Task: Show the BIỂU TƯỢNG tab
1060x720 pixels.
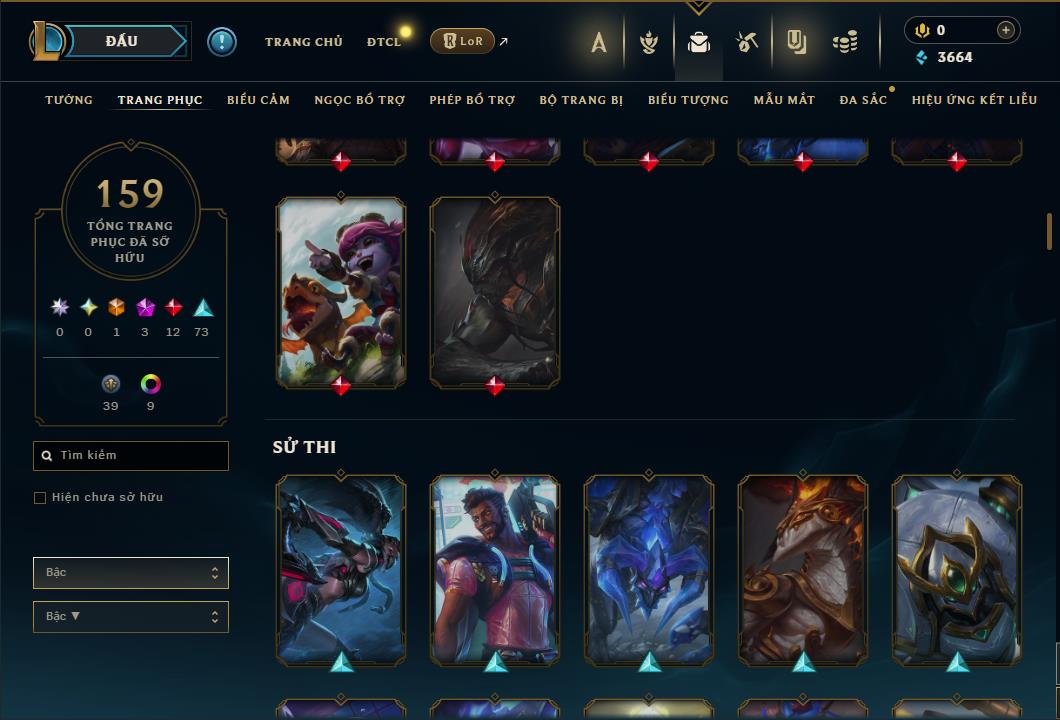Action: click(x=688, y=100)
